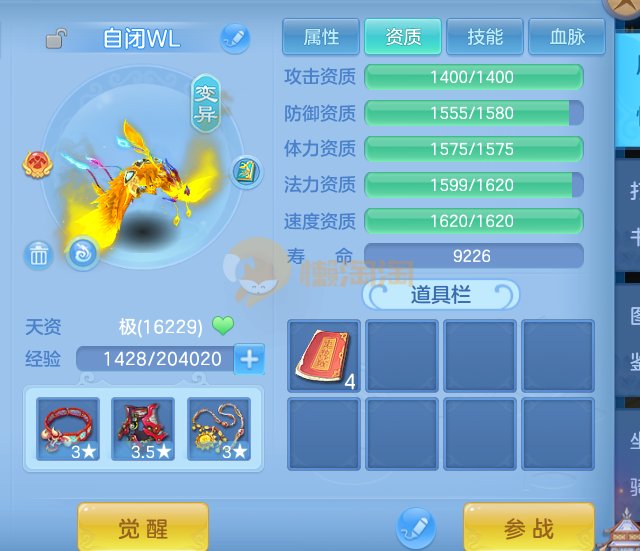
Task: Select the 资质 tab
Action: [x=402, y=37]
